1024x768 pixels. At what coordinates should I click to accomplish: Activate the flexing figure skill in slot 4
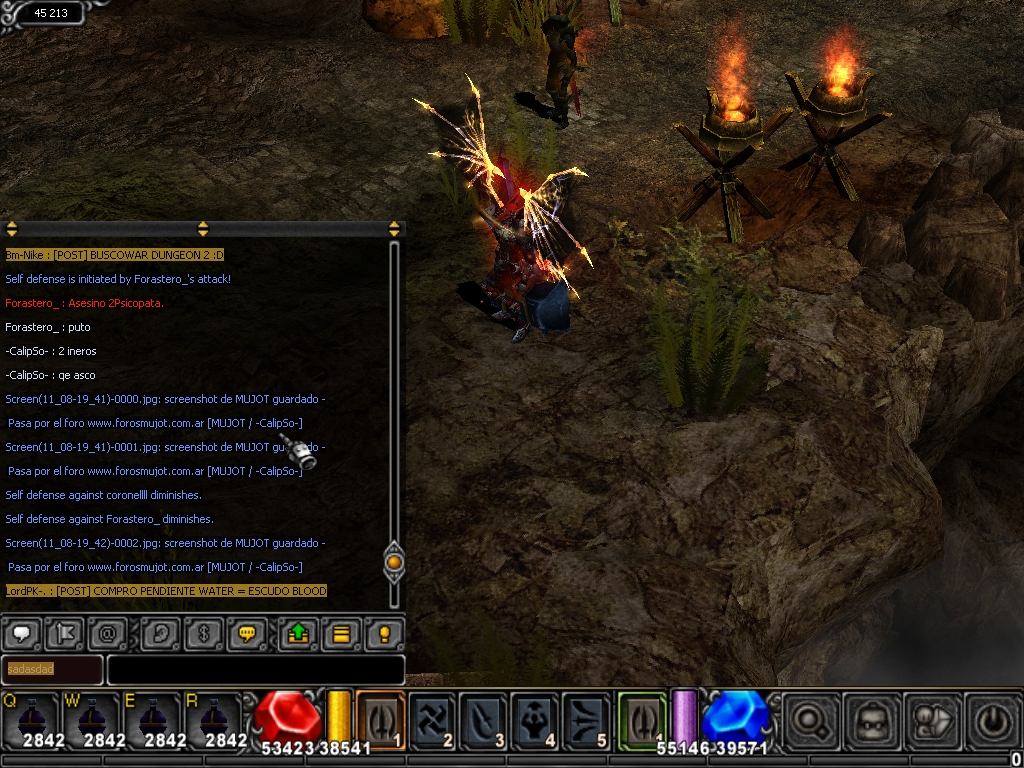tap(535, 719)
